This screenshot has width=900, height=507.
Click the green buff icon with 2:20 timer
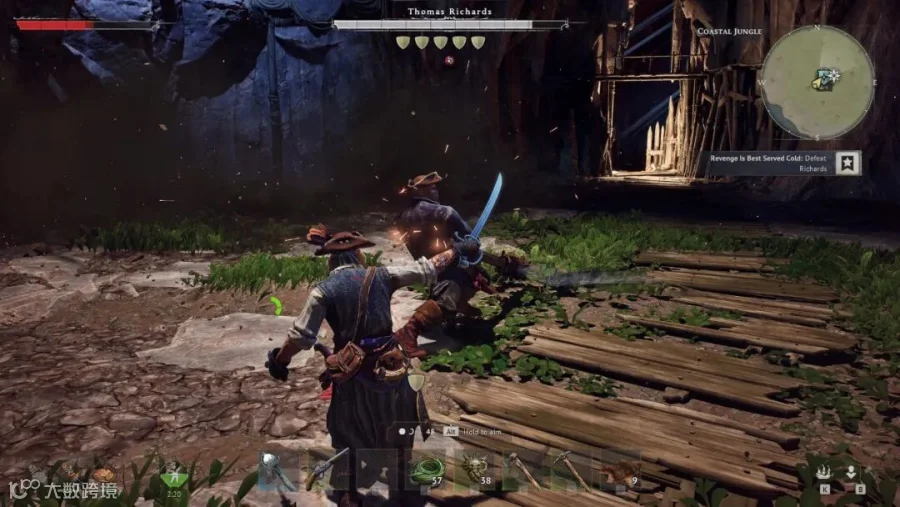[174, 477]
